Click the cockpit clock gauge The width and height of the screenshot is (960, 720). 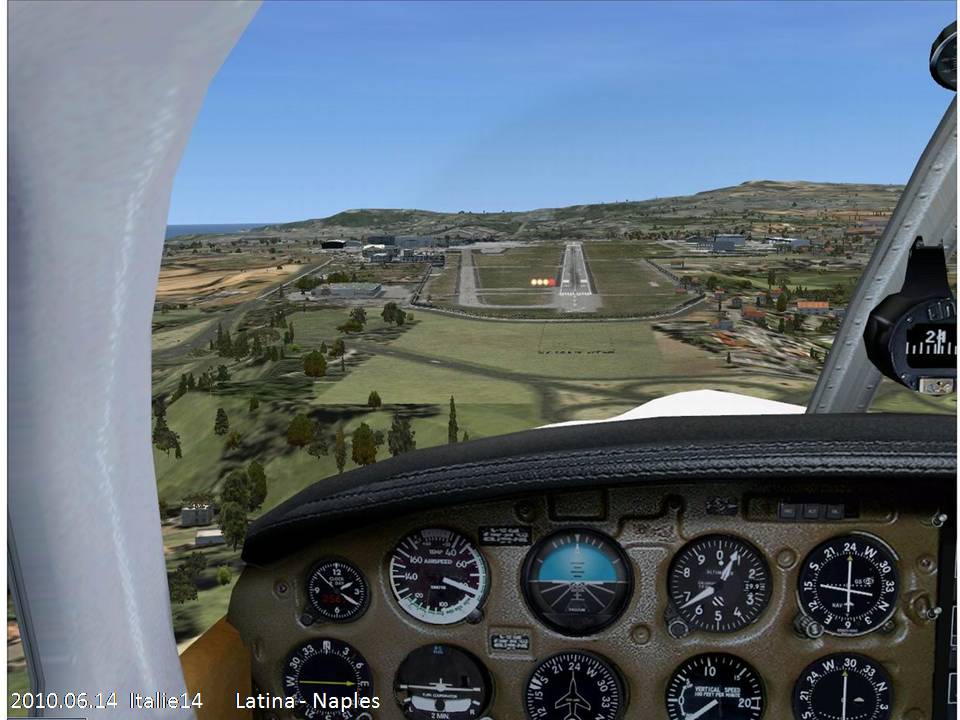(x=337, y=590)
